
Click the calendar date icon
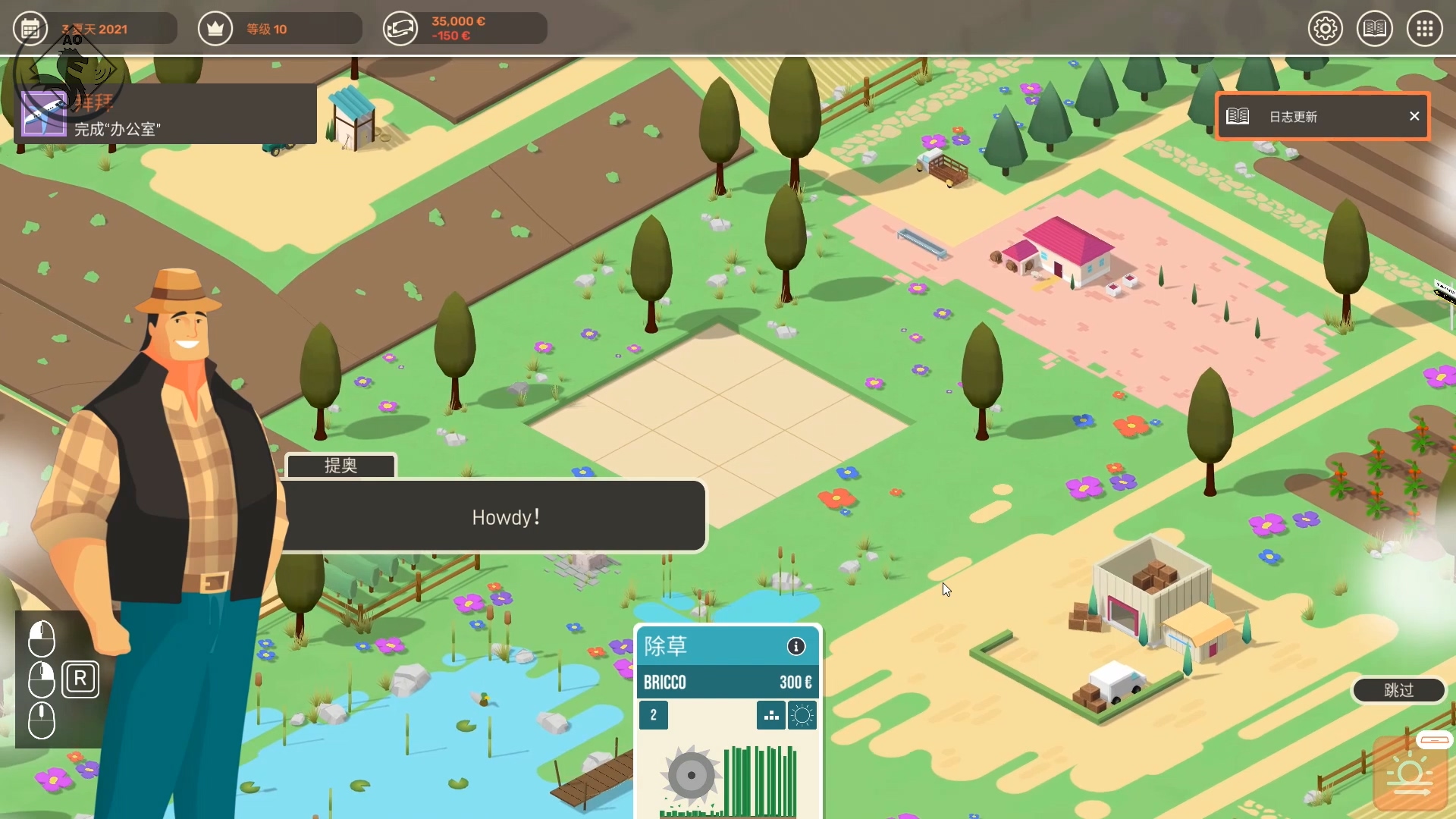(x=30, y=29)
